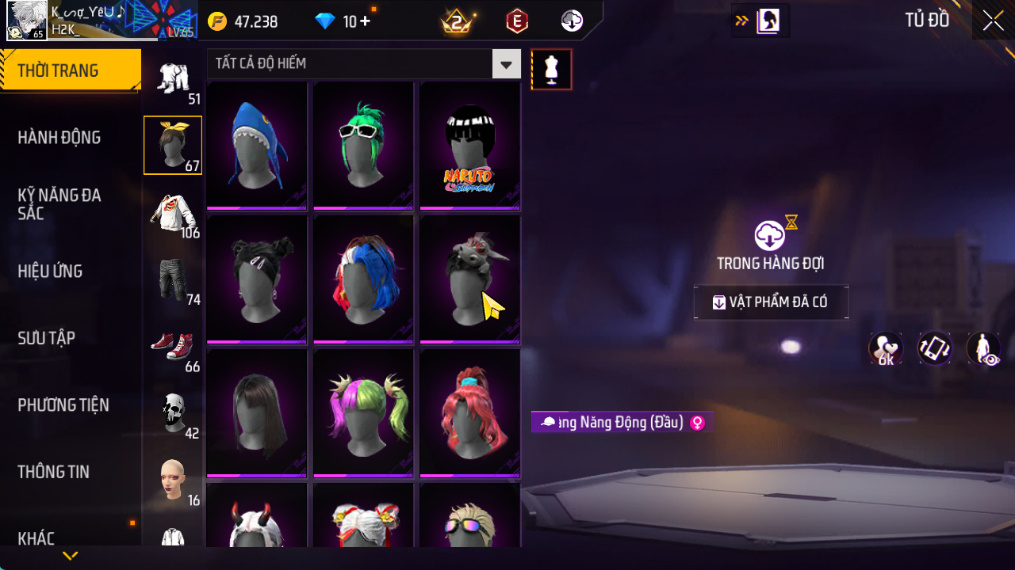The width and height of the screenshot is (1015, 570).
Task: Close the wardrobe with the X button
Action: 992,21
